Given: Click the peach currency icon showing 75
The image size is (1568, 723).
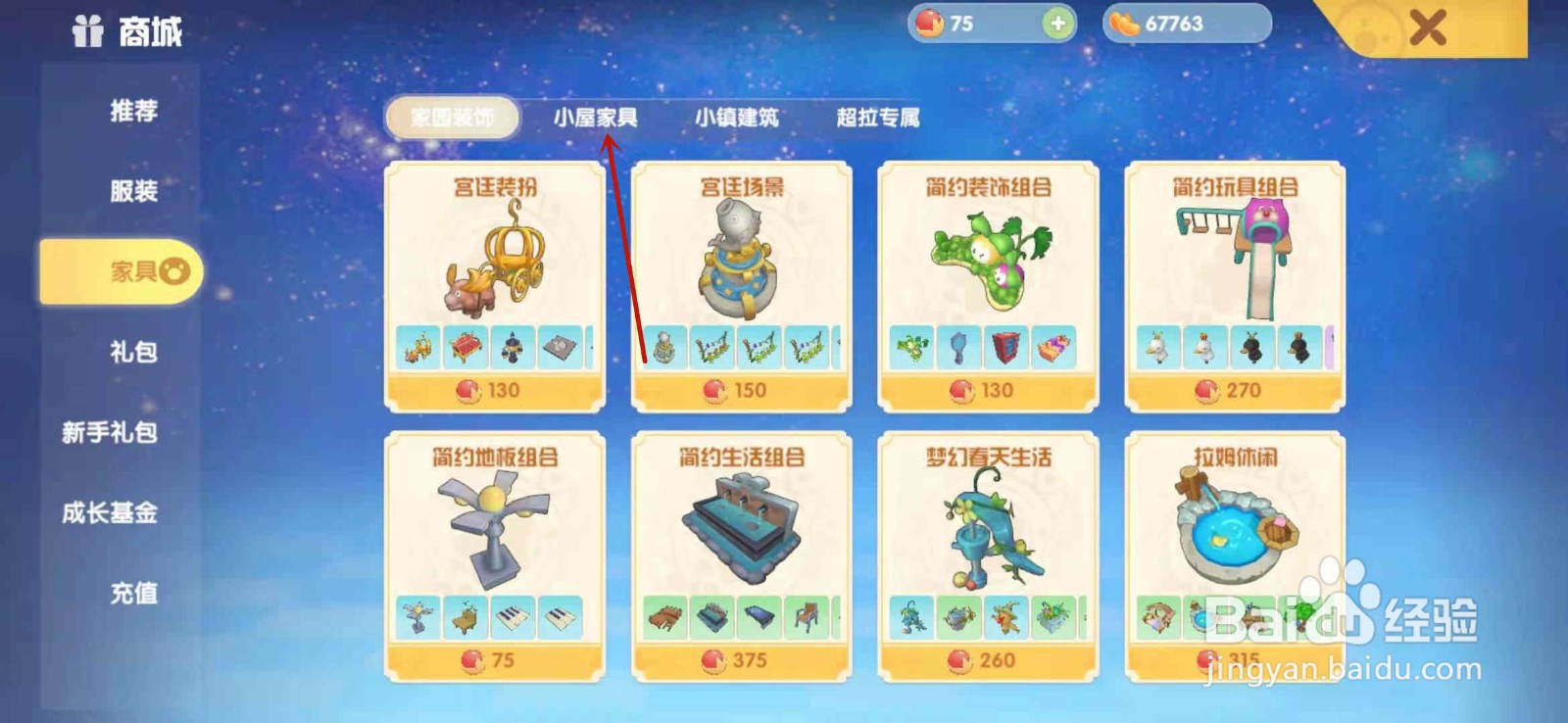Looking at the screenshot, I should (x=932, y=23).
